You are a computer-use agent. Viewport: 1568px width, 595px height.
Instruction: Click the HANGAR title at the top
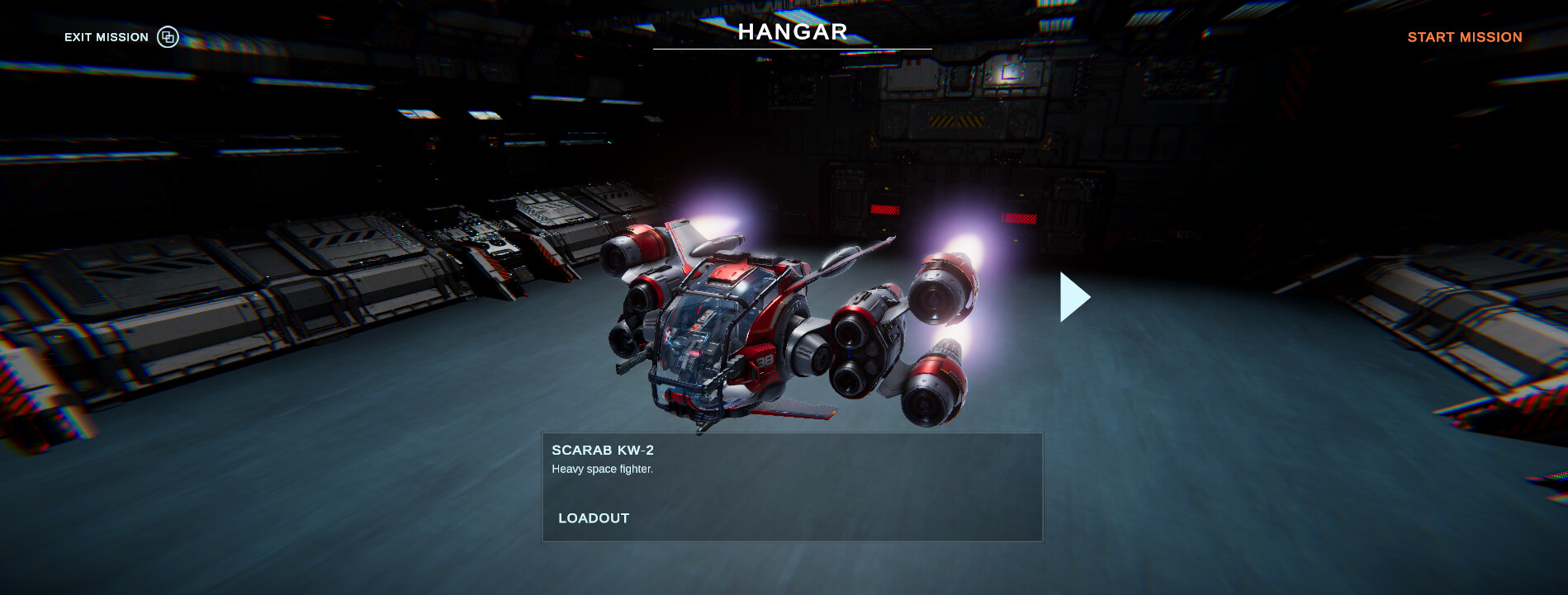click(x=793, y=31)
